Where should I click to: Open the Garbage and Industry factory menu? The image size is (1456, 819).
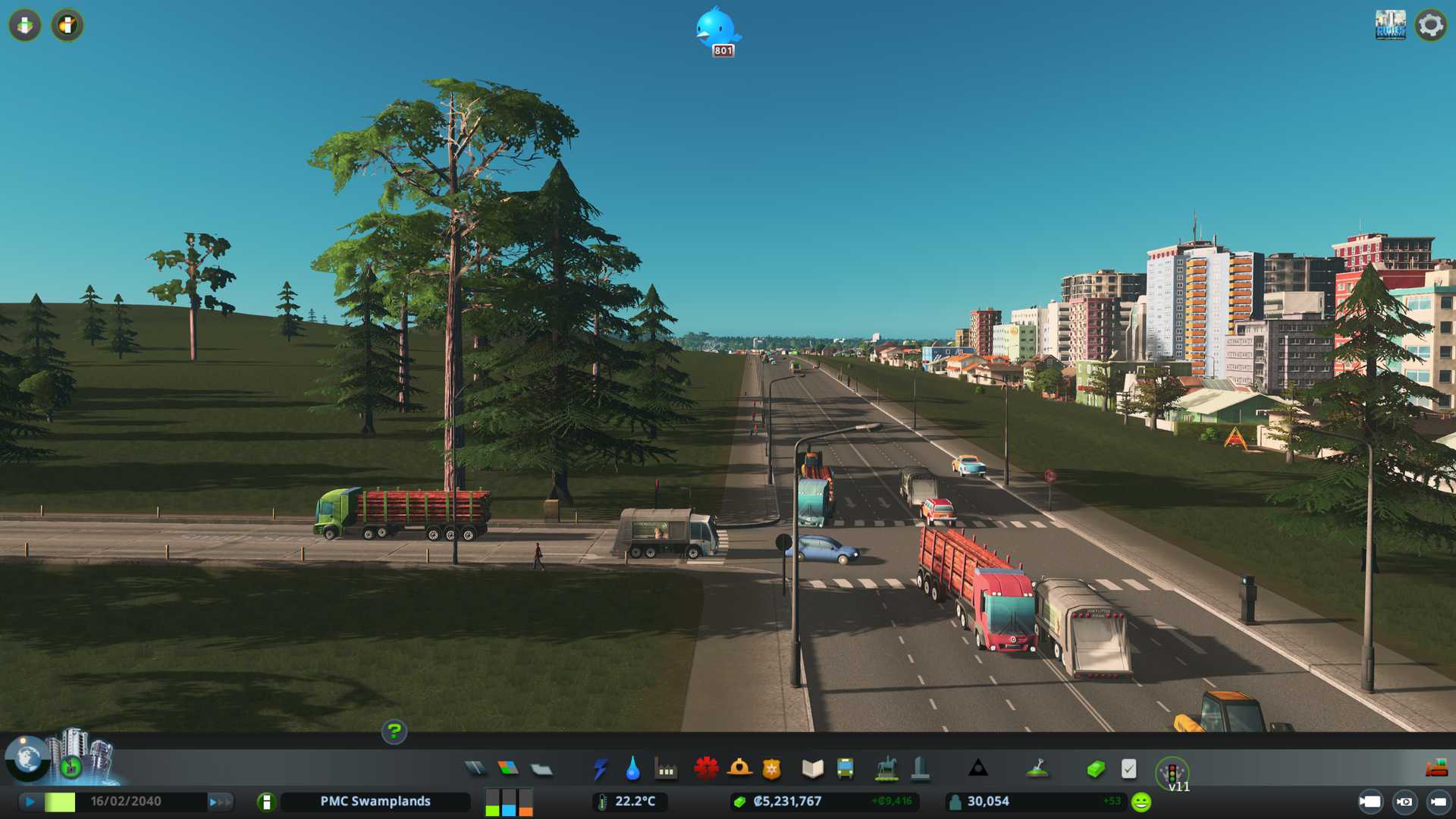tap(666, 770)
